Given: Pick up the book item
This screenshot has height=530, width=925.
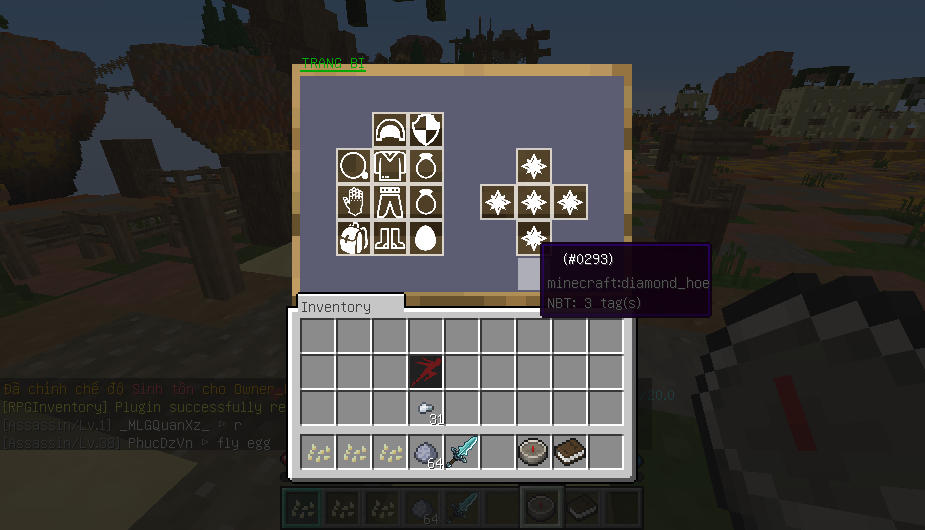Looking at the screenshot, I should coord(570,452).
